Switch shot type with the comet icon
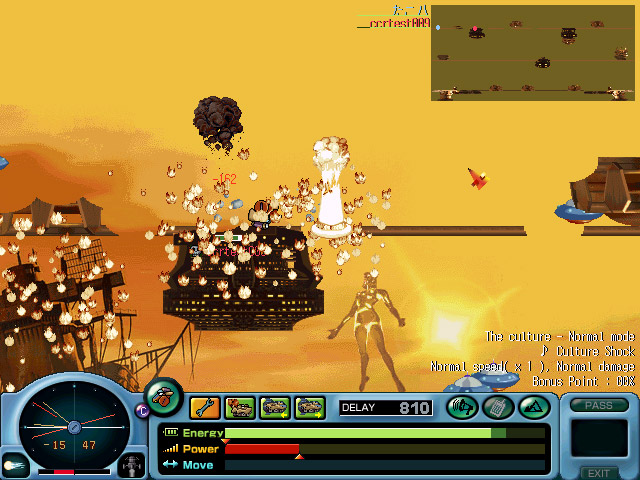This screenshot has height=480, width=640. [15, 465]
